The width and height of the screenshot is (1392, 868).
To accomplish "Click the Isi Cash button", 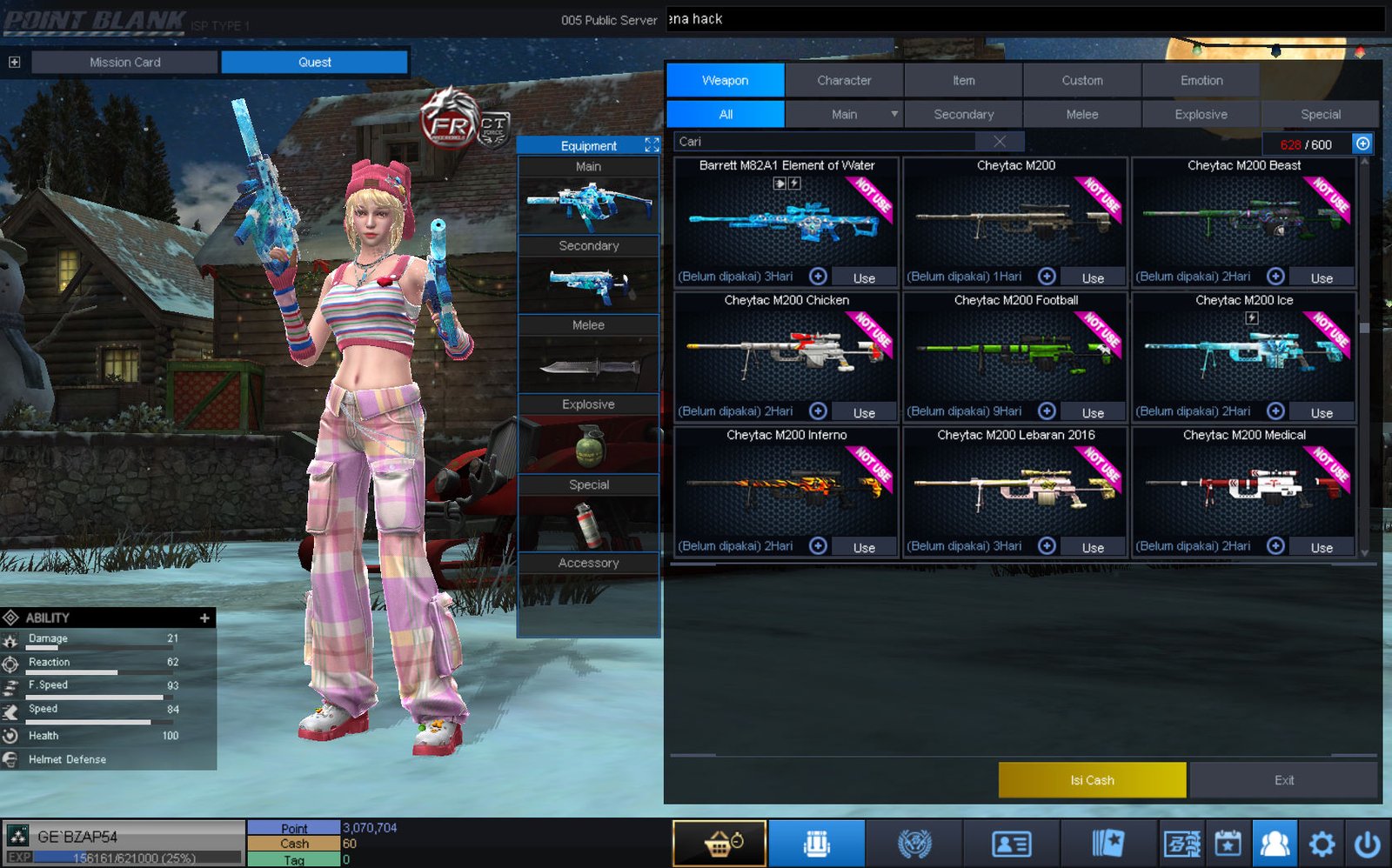I will pos(1092,780).
